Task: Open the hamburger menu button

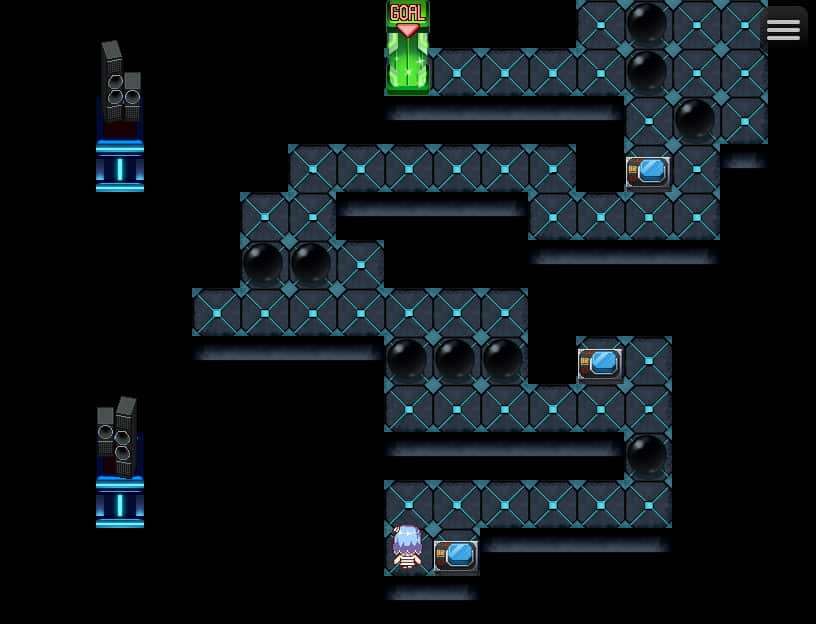Action: click(783, 29)
